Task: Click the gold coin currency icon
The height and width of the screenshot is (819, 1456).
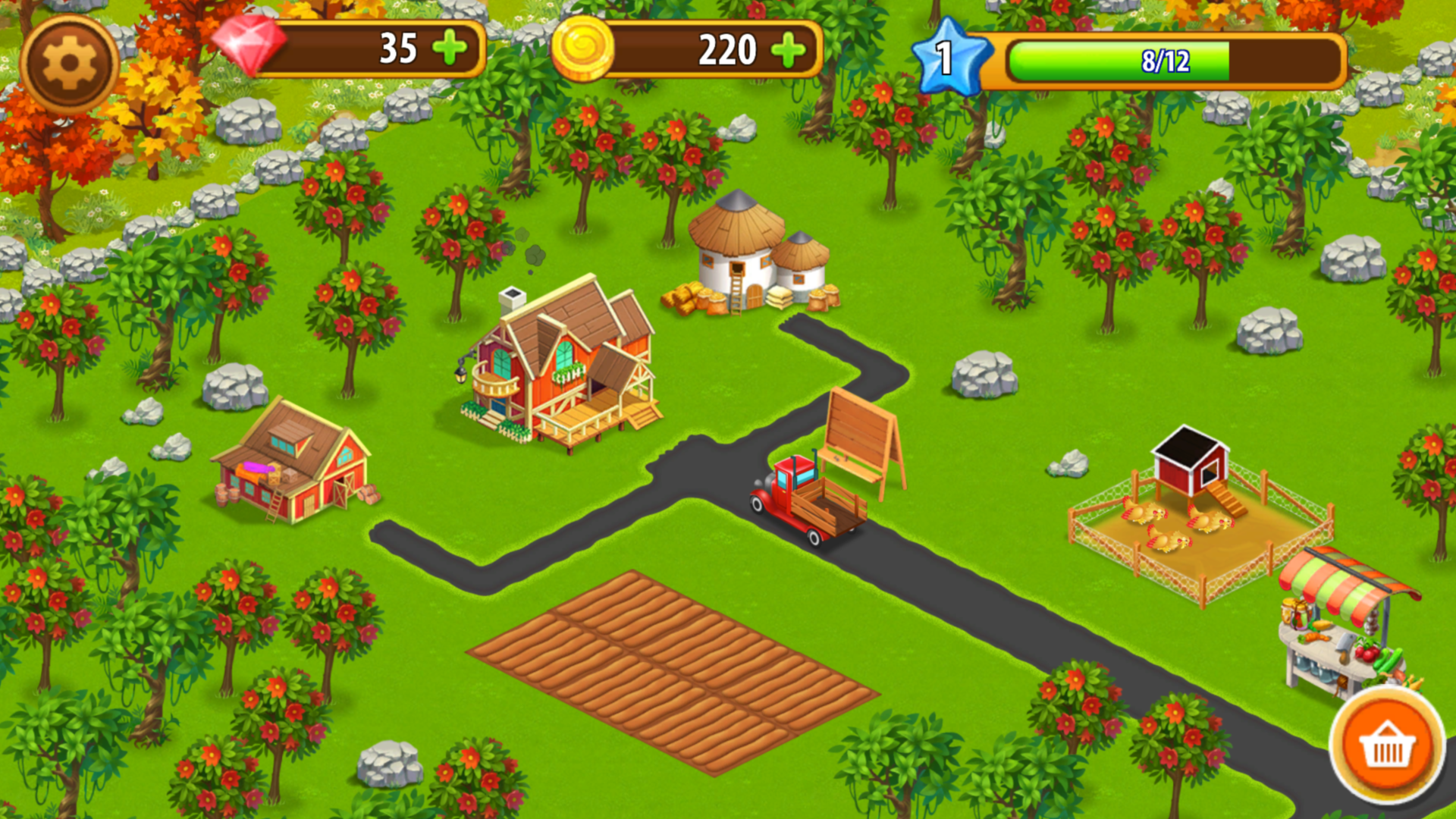Action: tap(584, 49)
